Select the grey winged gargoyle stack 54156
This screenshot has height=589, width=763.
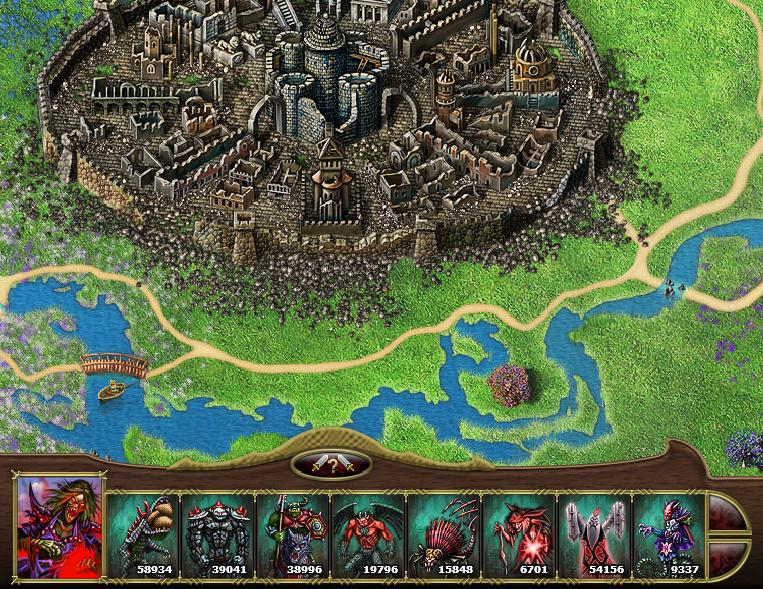(595, 535)
